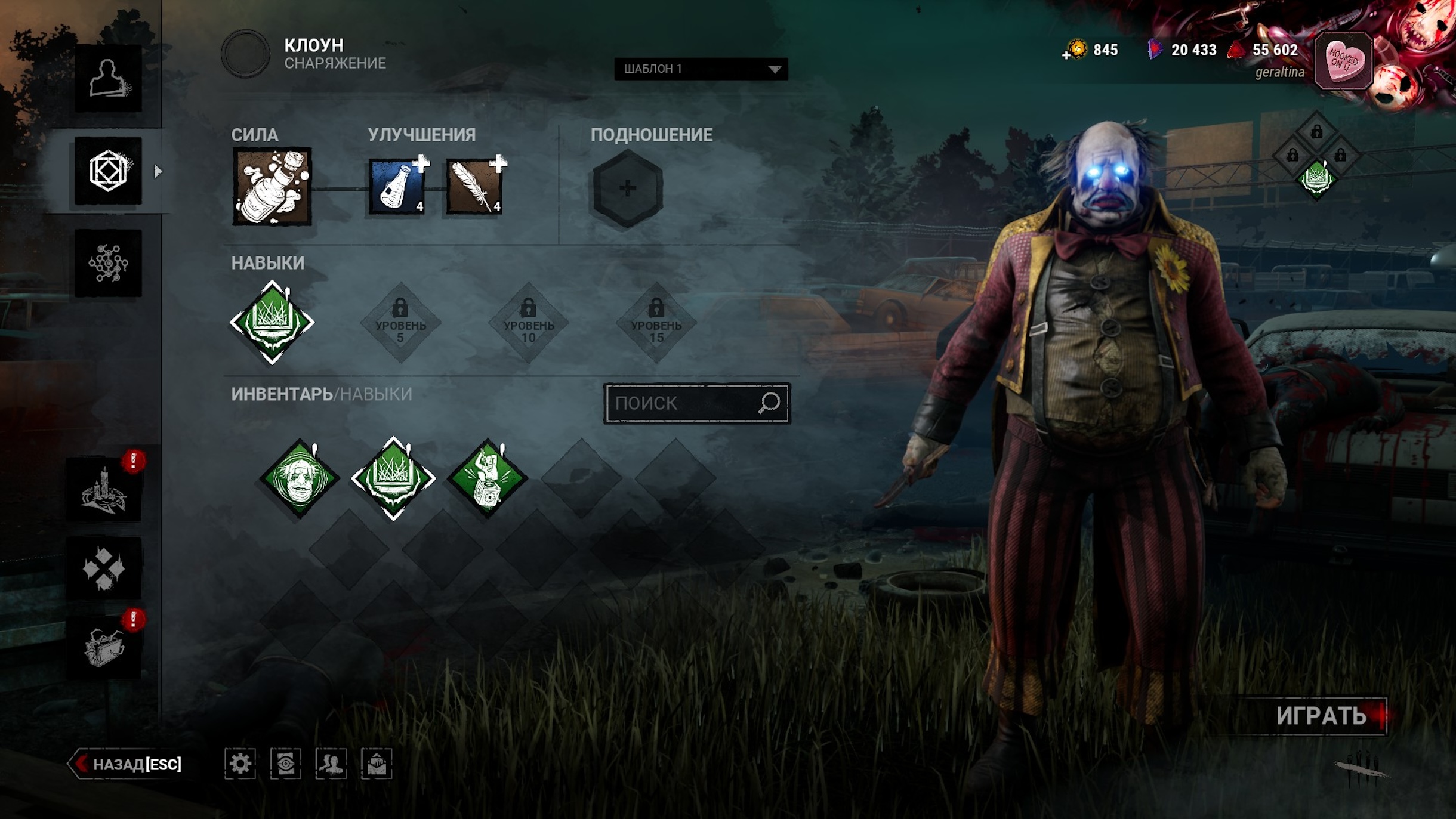Viewport: 1456px width, 819px height.
Task: Open the bloodweb tab
Action: 108,263
